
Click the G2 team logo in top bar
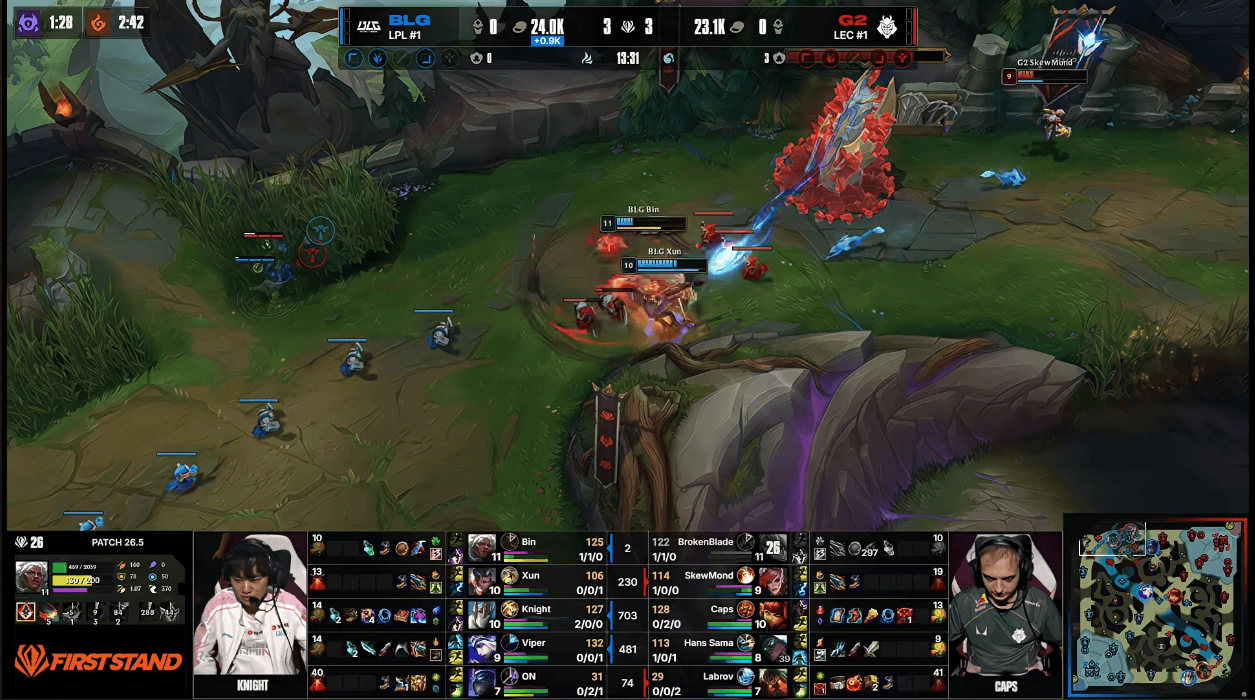[x=887, y=25]
